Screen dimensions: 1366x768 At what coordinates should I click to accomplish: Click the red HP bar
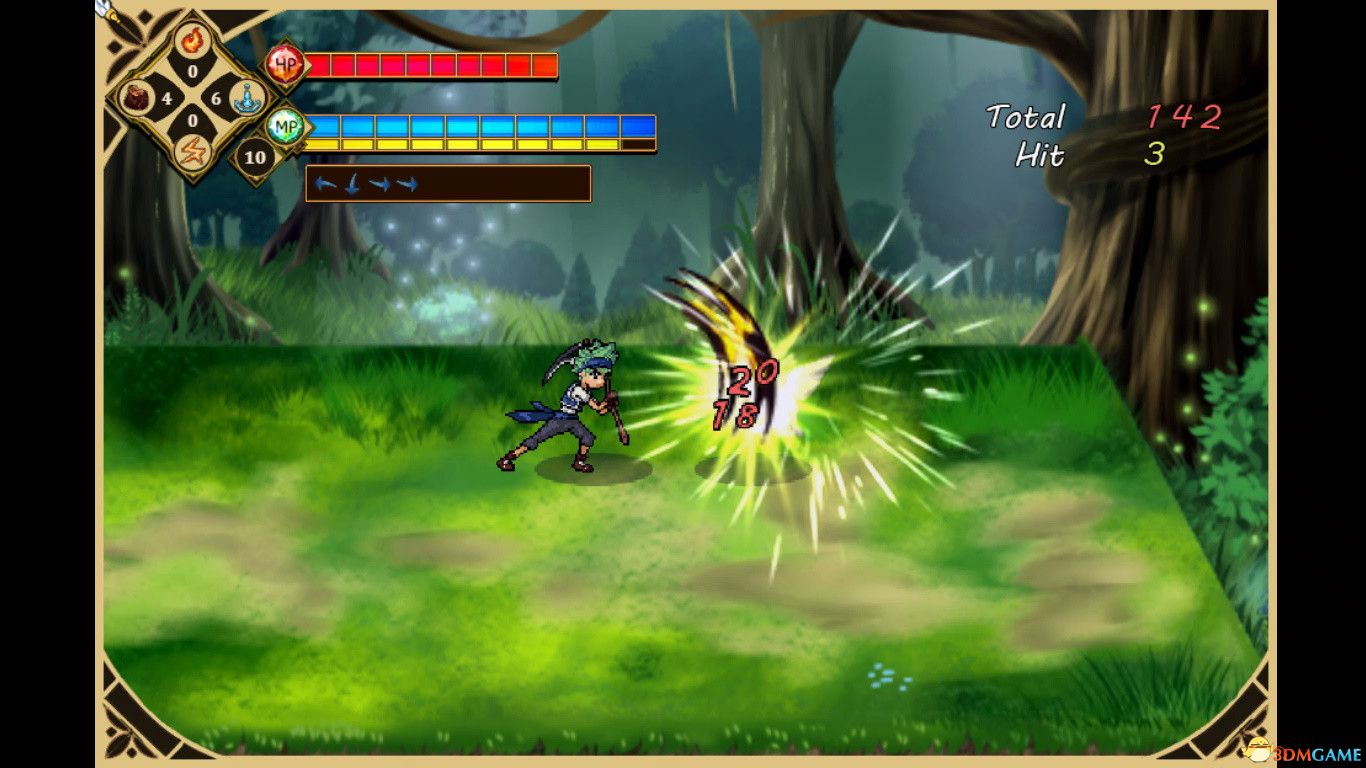point(430,66)
